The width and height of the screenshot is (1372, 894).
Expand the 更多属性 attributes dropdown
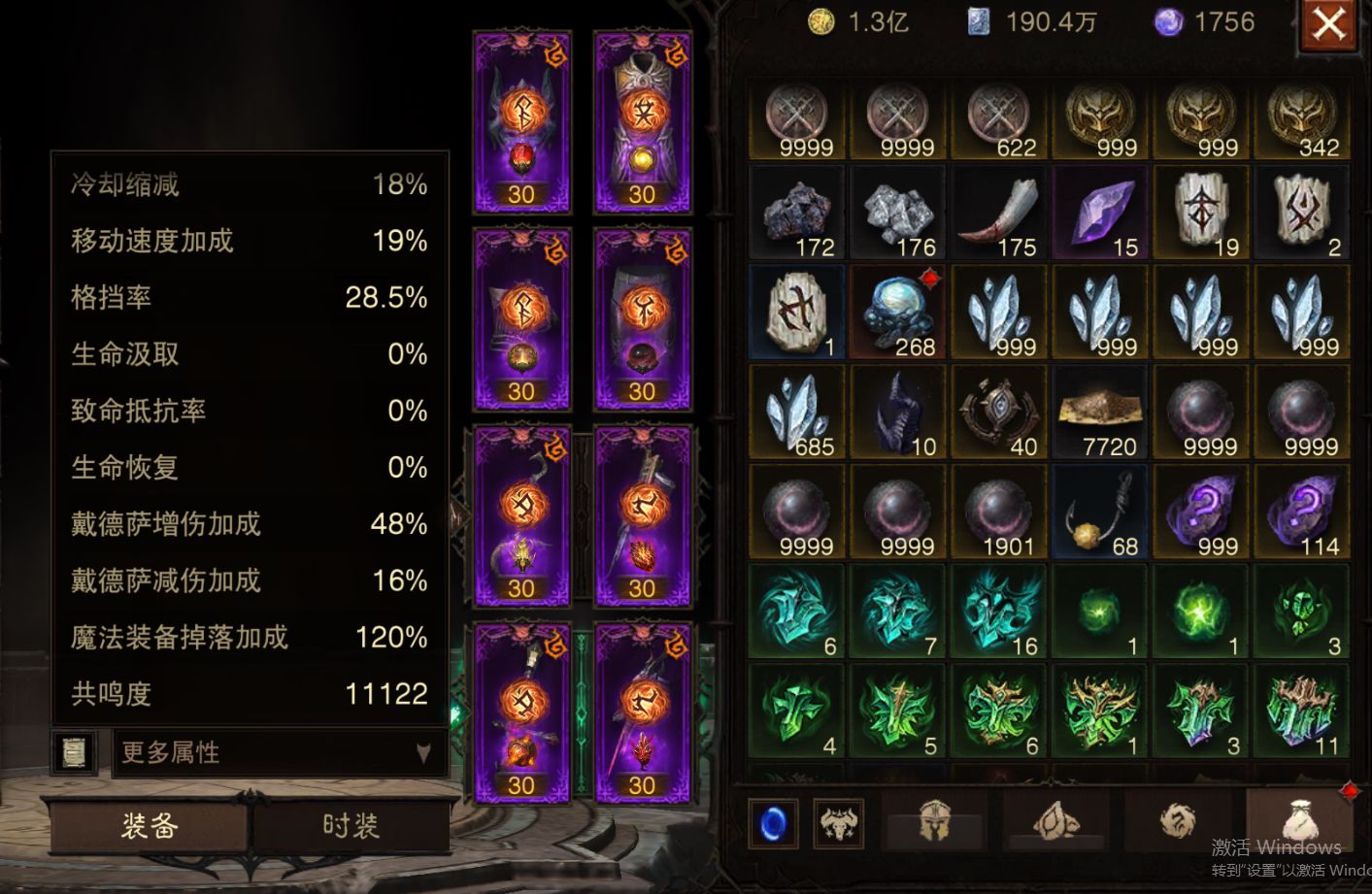pos(279,752)
